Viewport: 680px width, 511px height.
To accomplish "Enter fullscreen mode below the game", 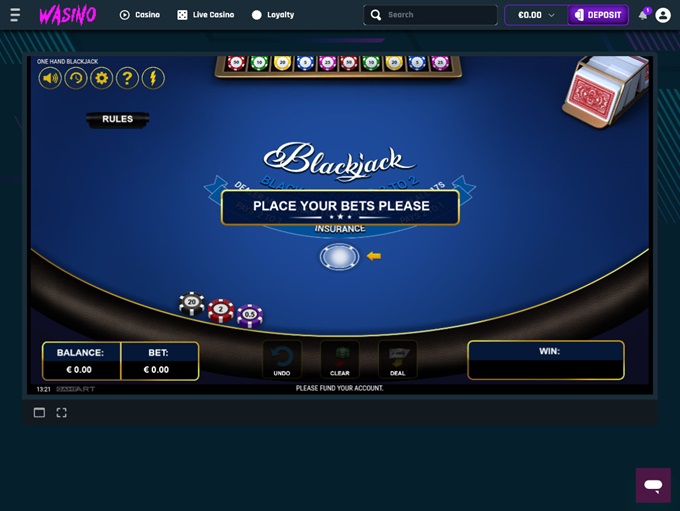I will tap(61, 412).
